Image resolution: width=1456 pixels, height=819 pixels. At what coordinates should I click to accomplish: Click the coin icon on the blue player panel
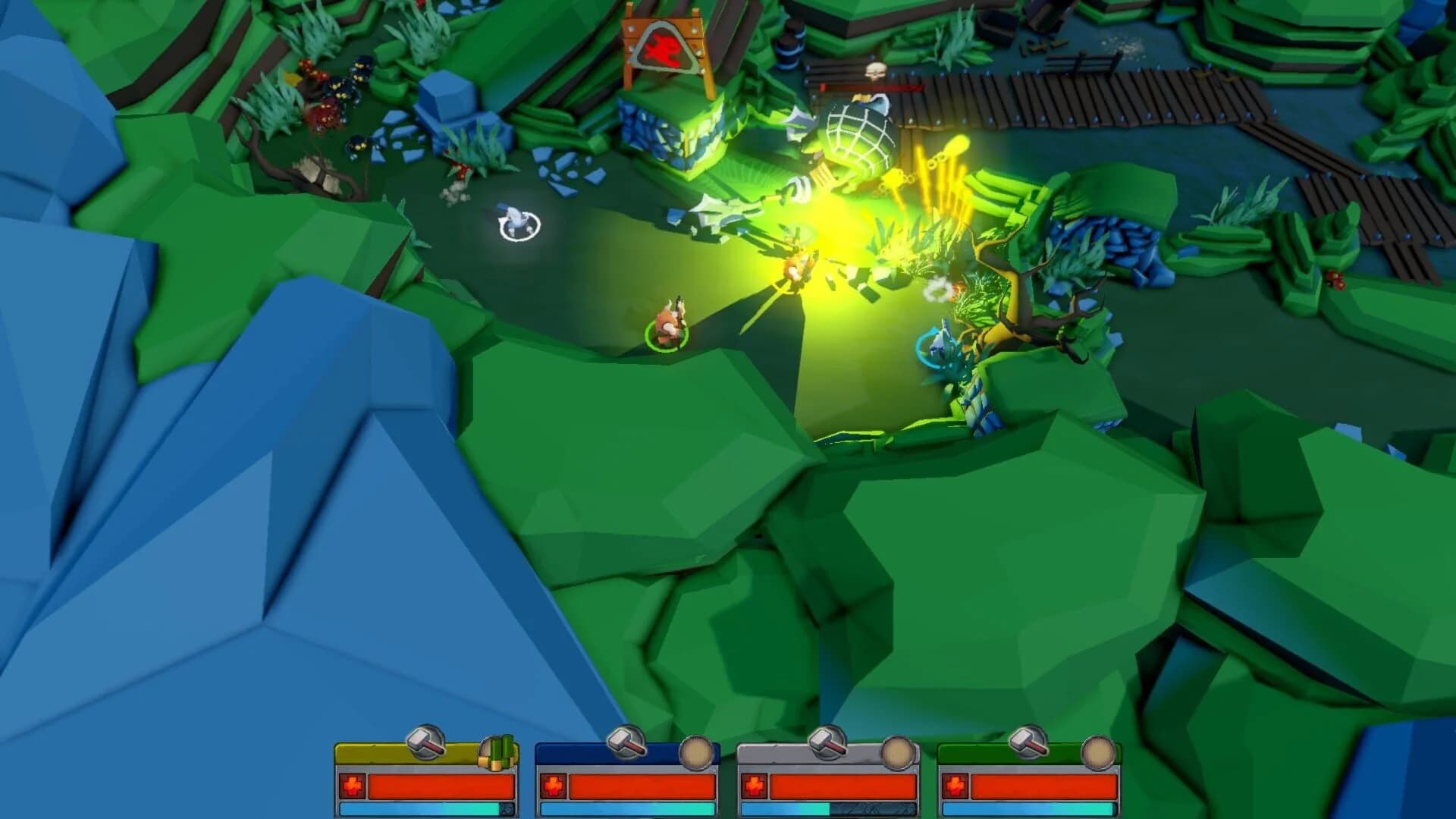click(697, 752)
